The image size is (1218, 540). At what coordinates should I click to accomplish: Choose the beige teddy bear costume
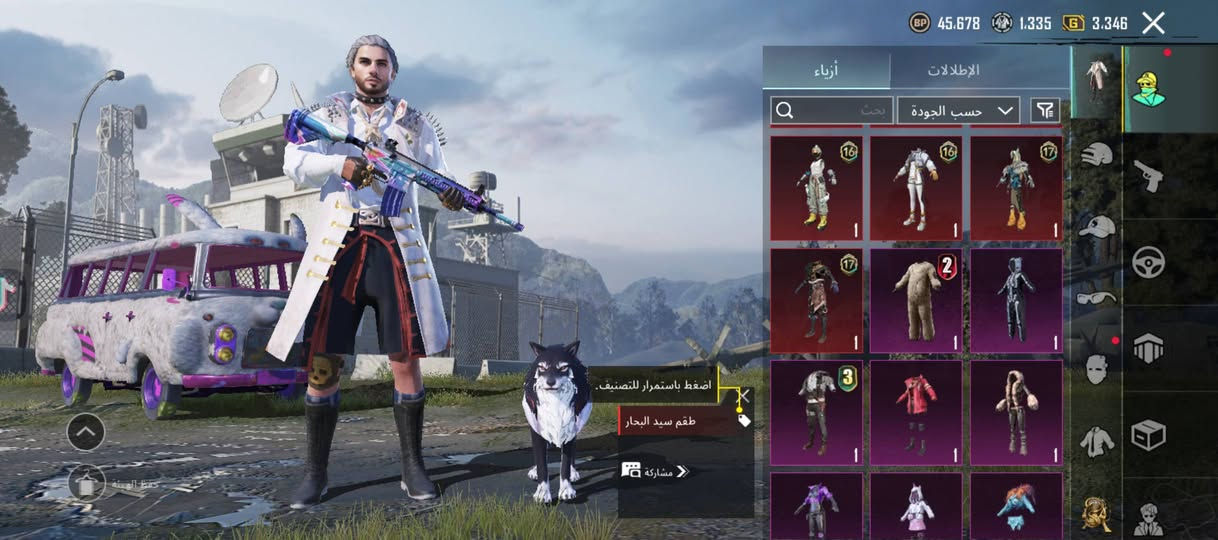point(916,301)
